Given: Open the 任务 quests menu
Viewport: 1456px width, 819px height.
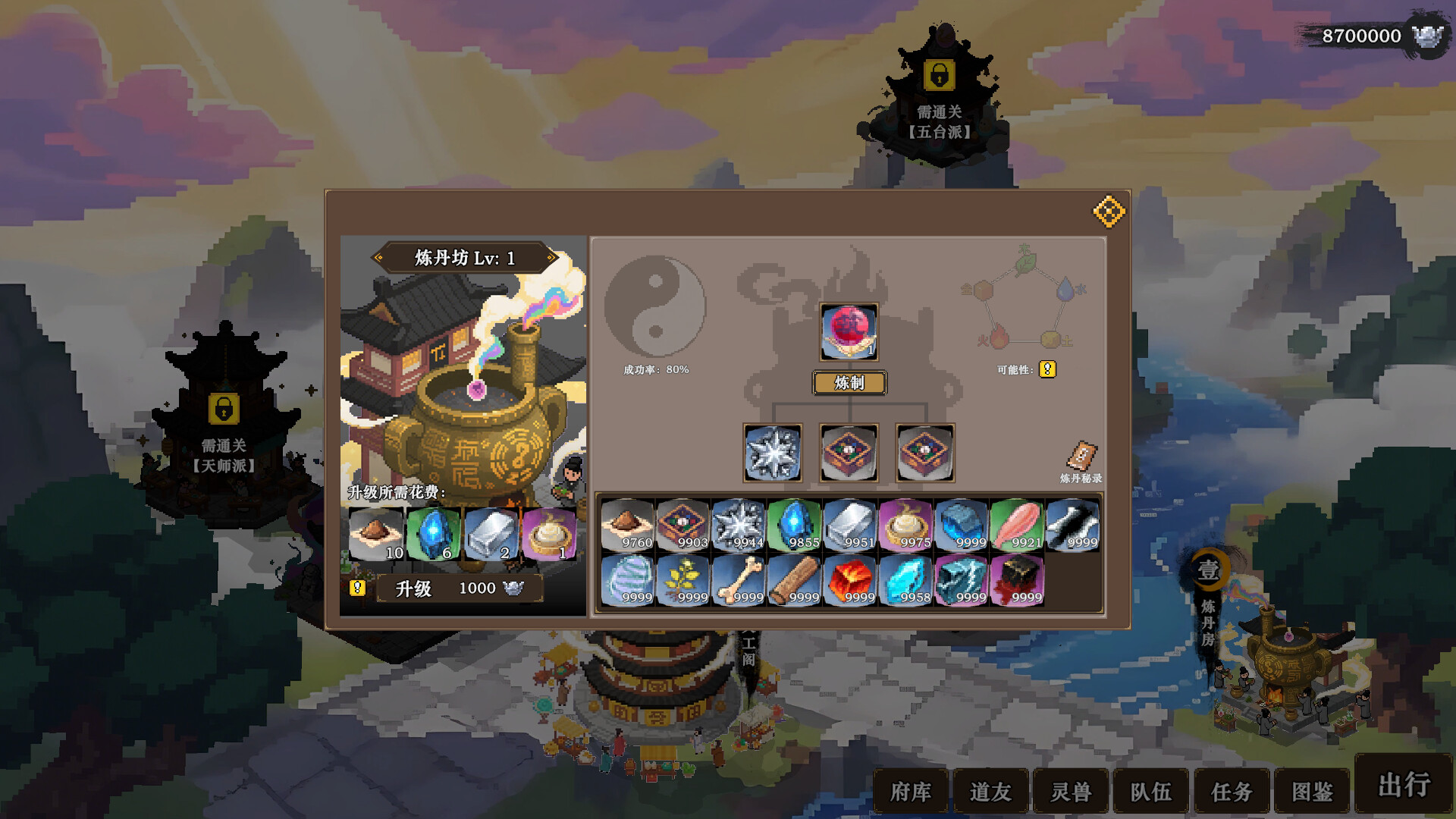Looking at the screenshot, I should (1232, 792).
